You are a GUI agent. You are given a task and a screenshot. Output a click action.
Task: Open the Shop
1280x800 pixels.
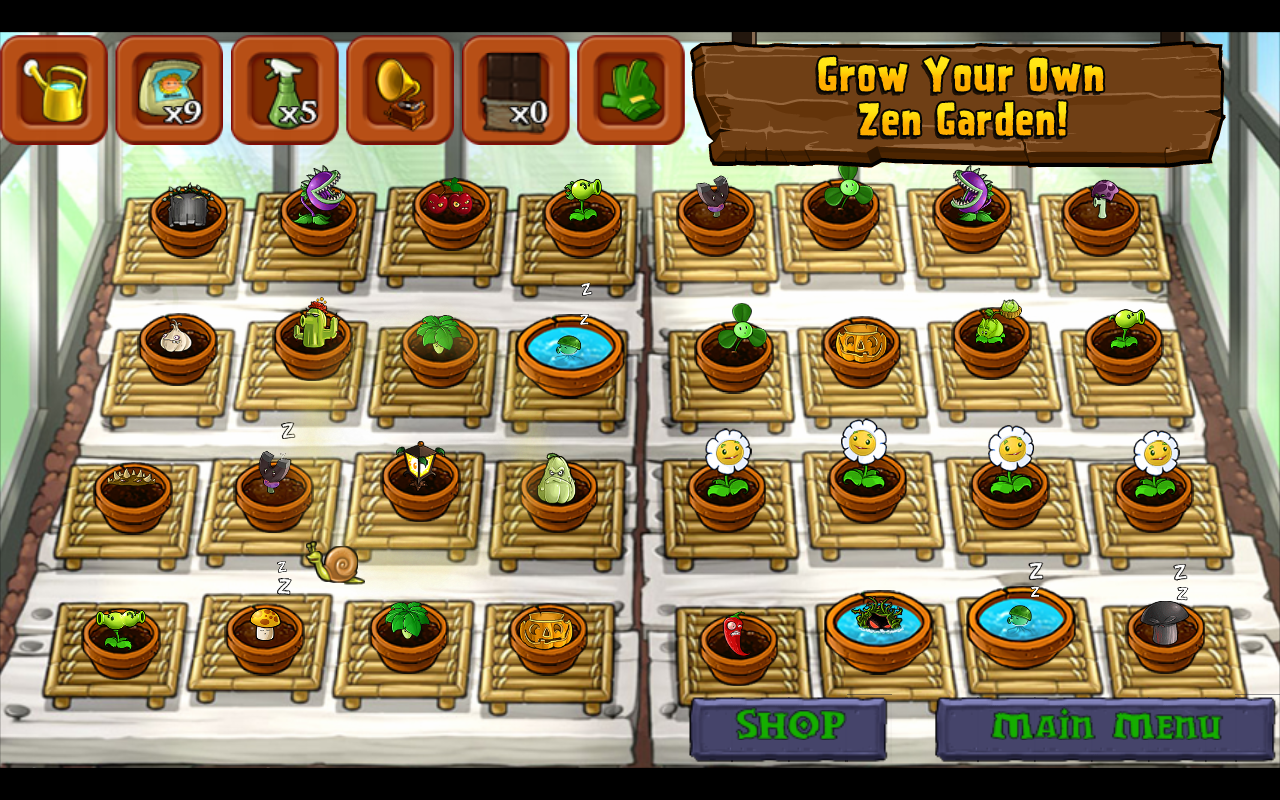coord(788,727)
